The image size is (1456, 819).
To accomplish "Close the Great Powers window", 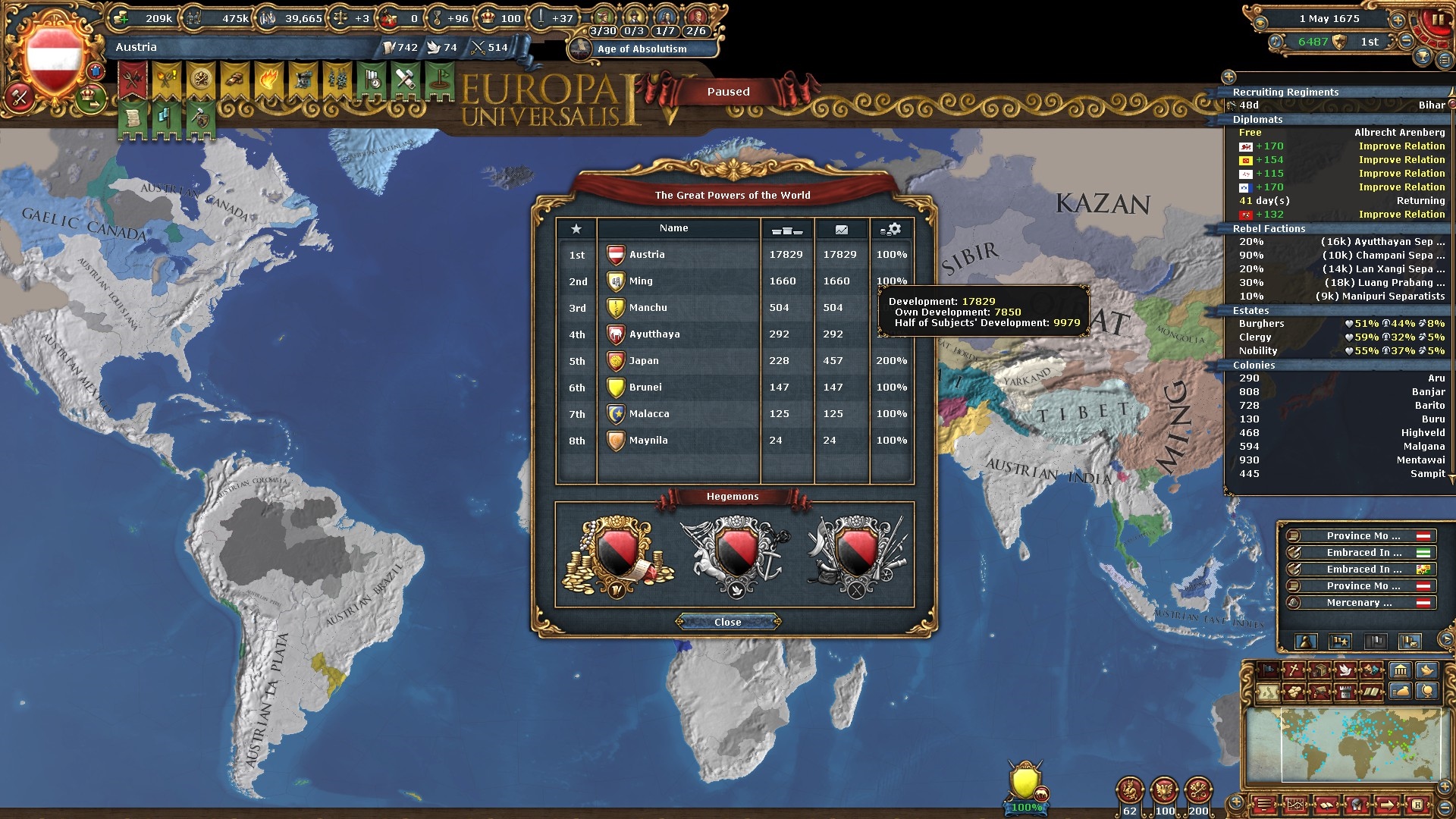I will [727, 622].
